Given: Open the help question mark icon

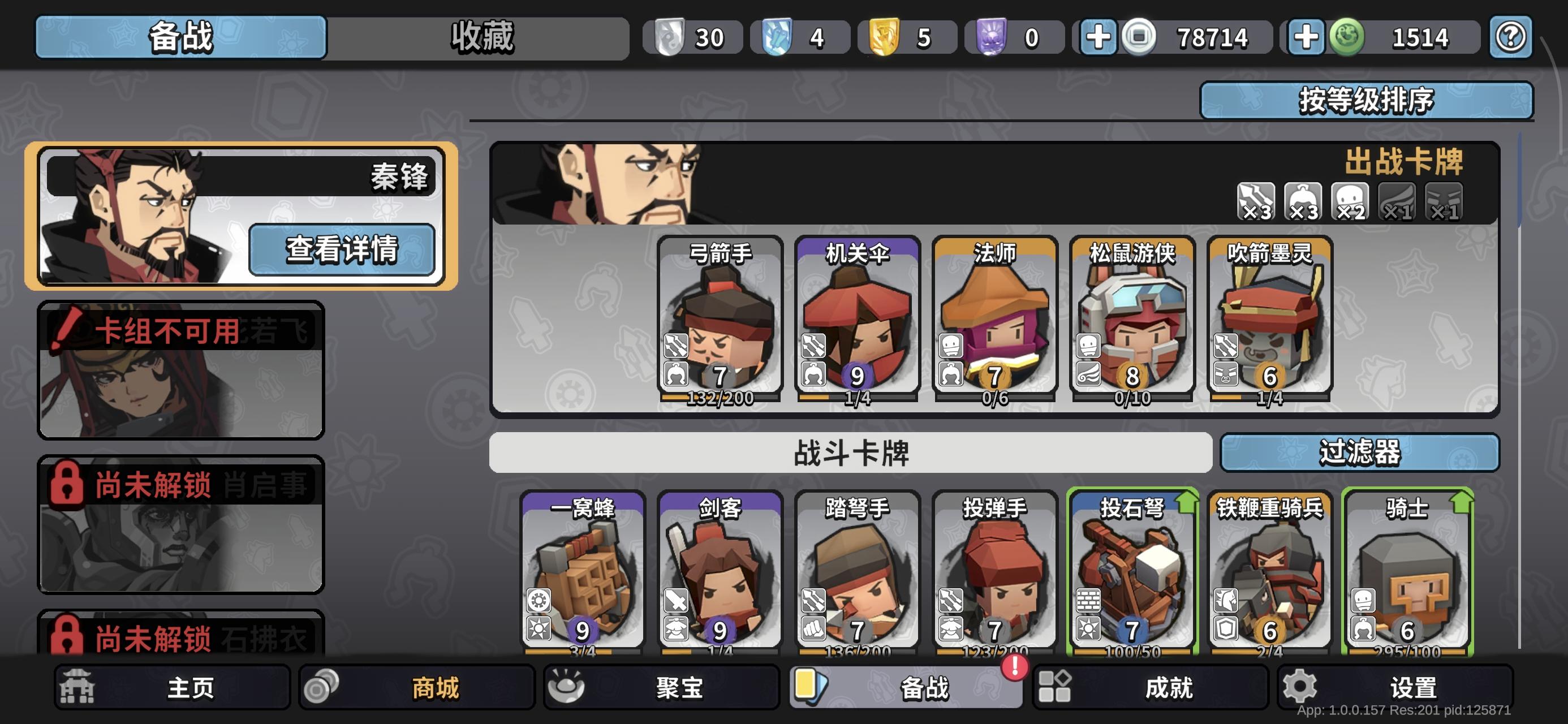Looking at the screenshot, I should coord(1512,37).
